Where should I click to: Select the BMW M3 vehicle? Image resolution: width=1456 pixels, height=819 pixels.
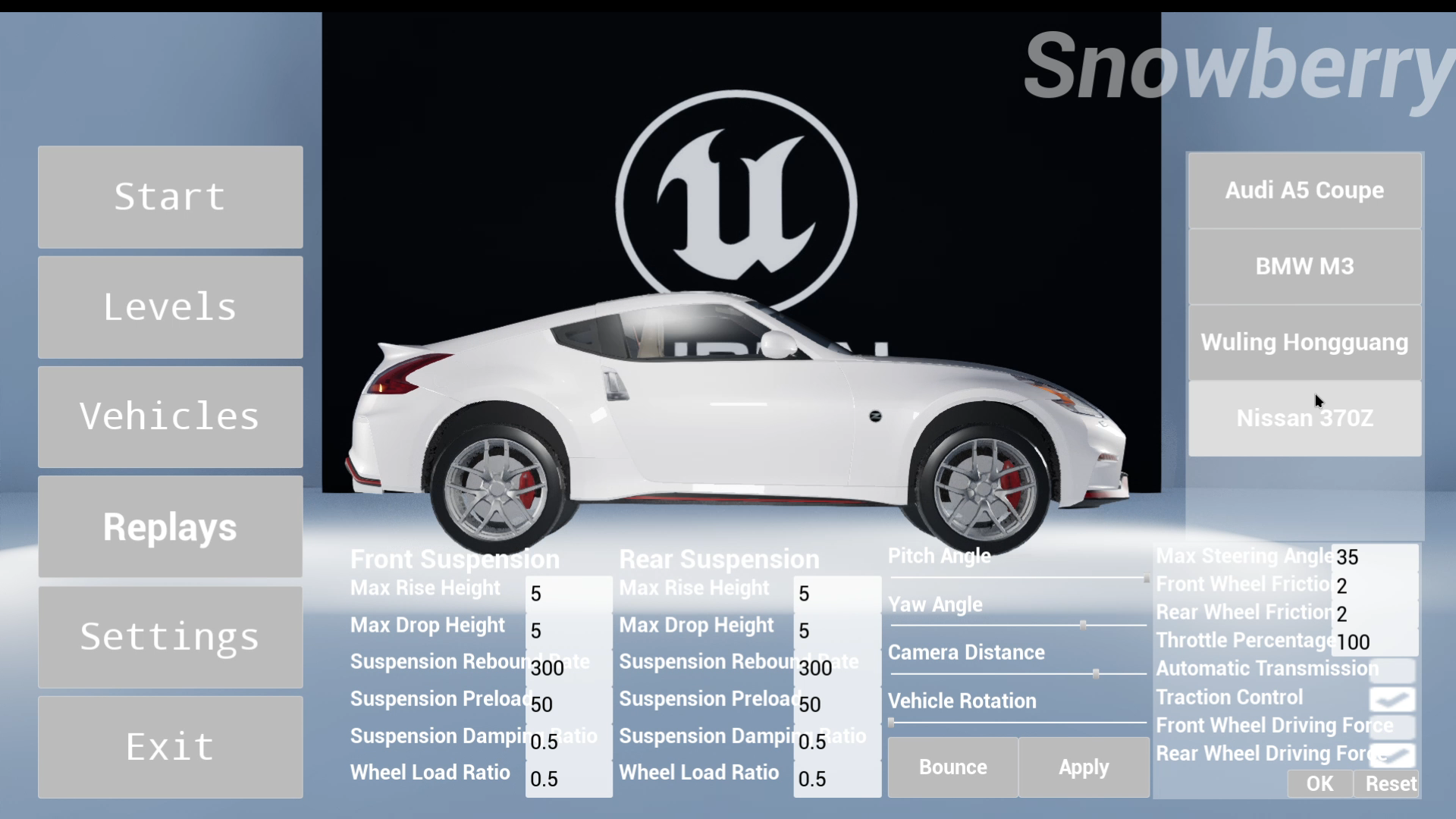[1304, 266]
